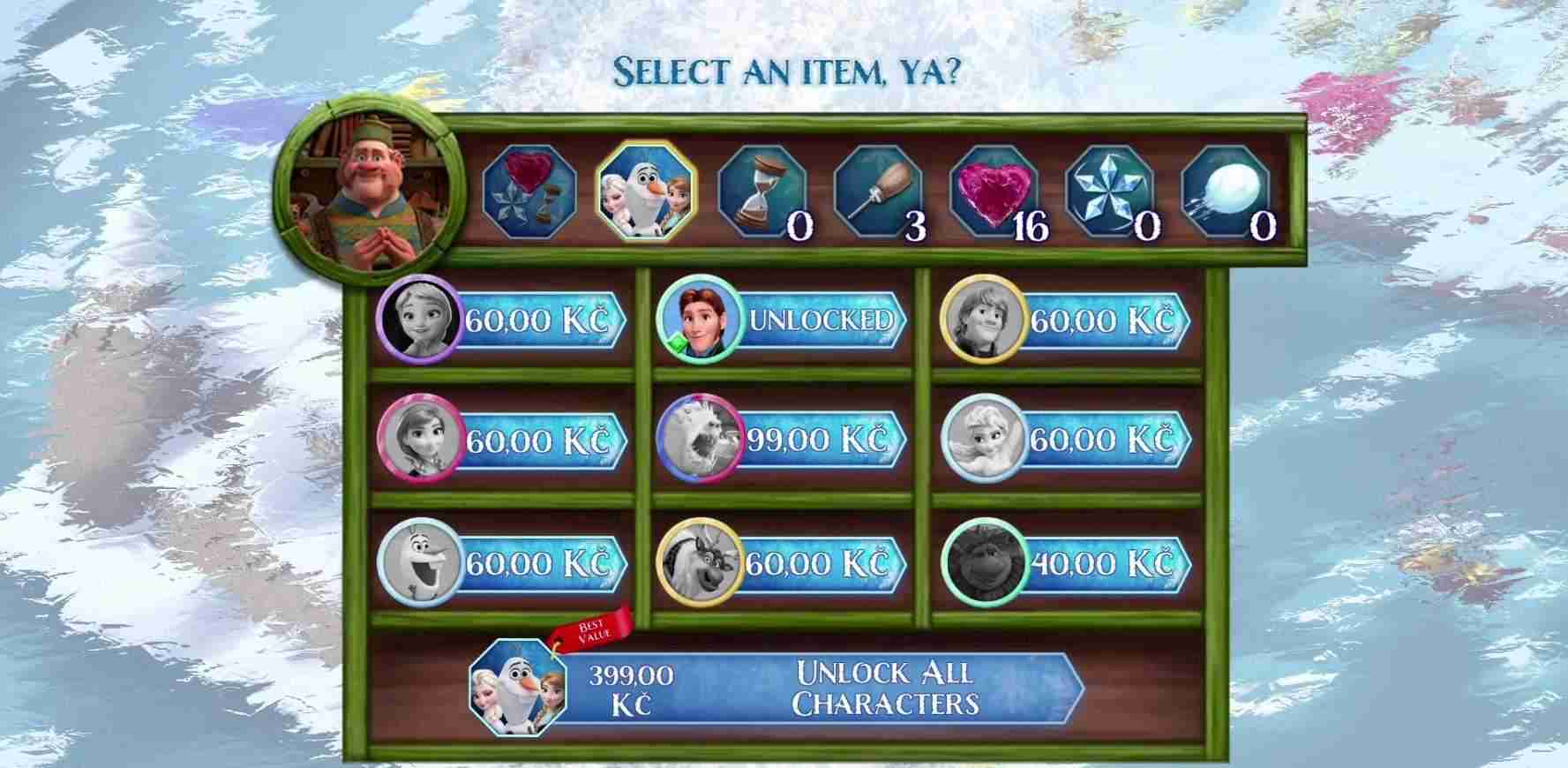Buy Anna character for 60,00 Kč
1568x768 pixels.
click(502, 440)
